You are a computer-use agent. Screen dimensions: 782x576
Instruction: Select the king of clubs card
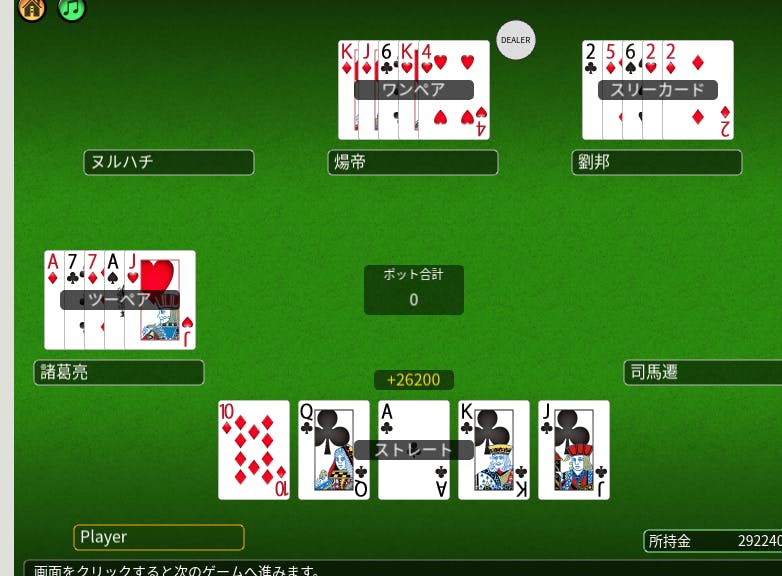(x=494, y=450)
